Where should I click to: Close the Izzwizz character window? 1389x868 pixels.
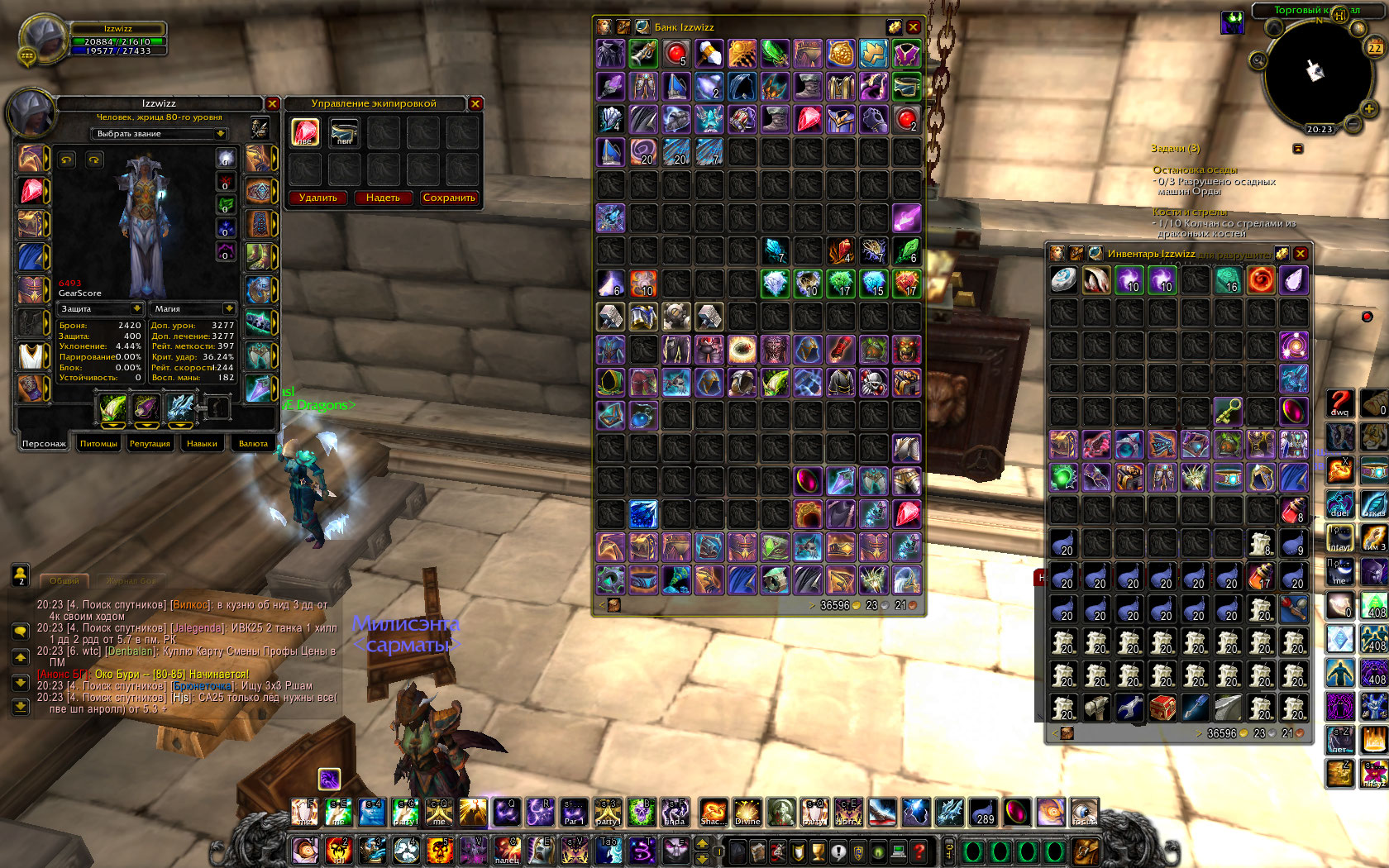pos(272,103)
